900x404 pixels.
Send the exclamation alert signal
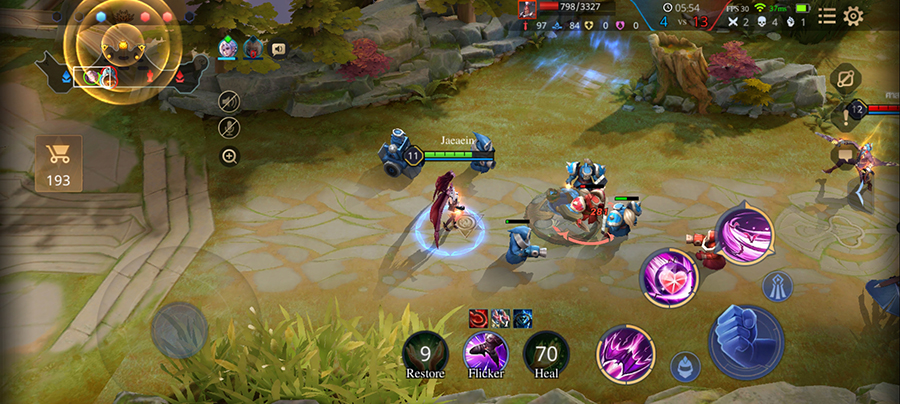(845, 118)
